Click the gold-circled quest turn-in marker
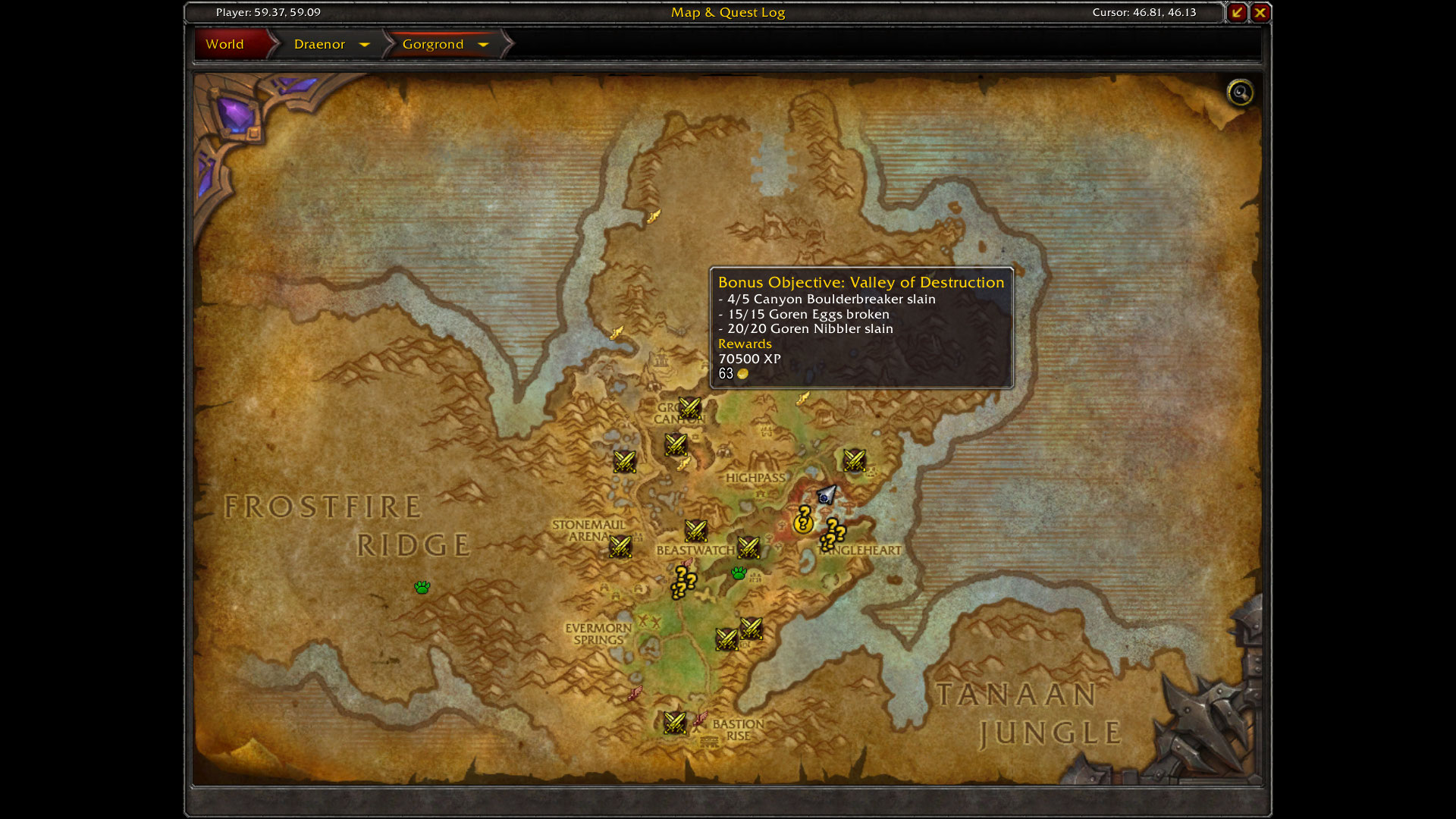Image resolution: width=1456 pixels, height=819 pixels. click(803, 522)
